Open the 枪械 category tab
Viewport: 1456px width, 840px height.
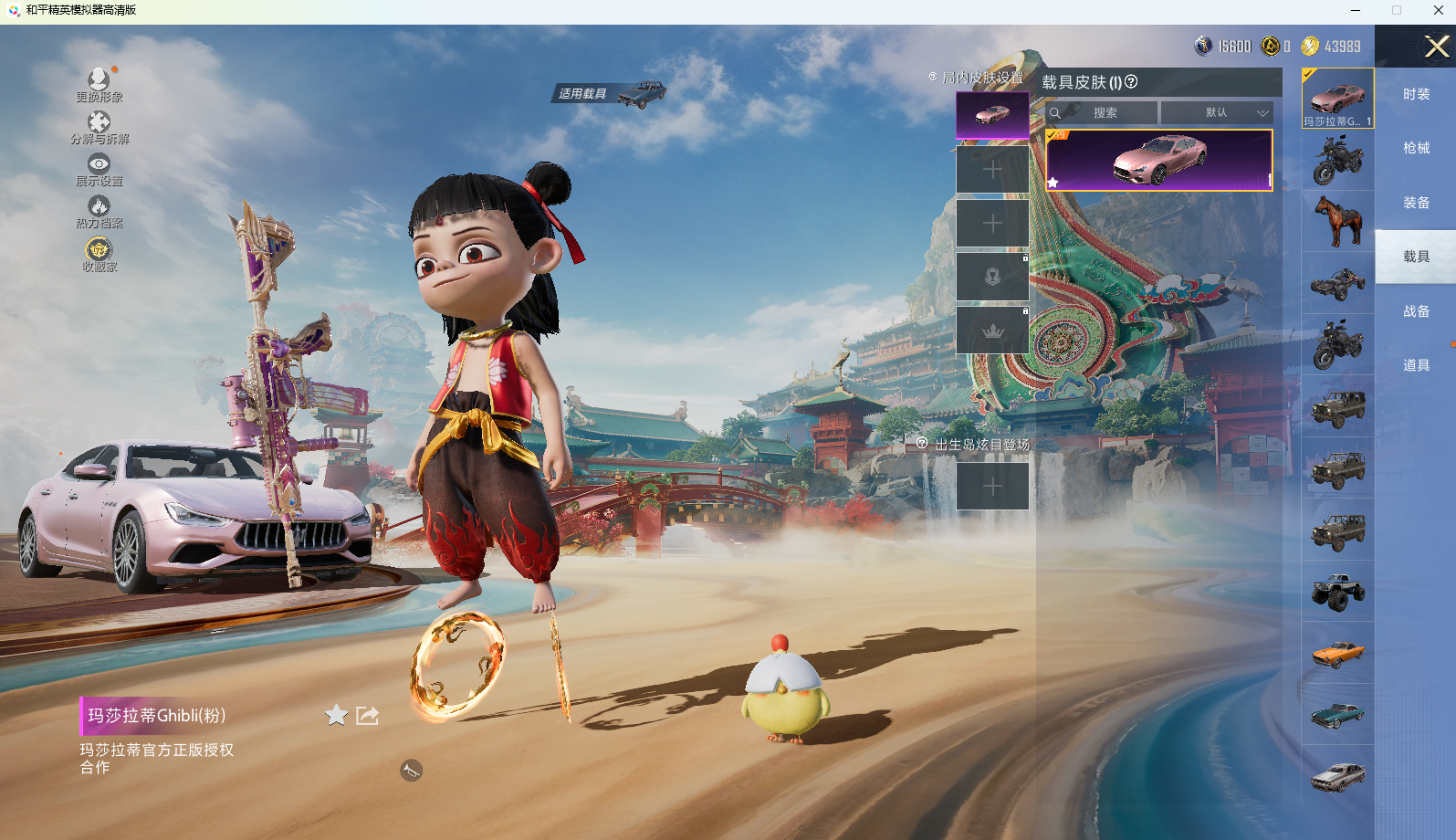click(1416, 148)
